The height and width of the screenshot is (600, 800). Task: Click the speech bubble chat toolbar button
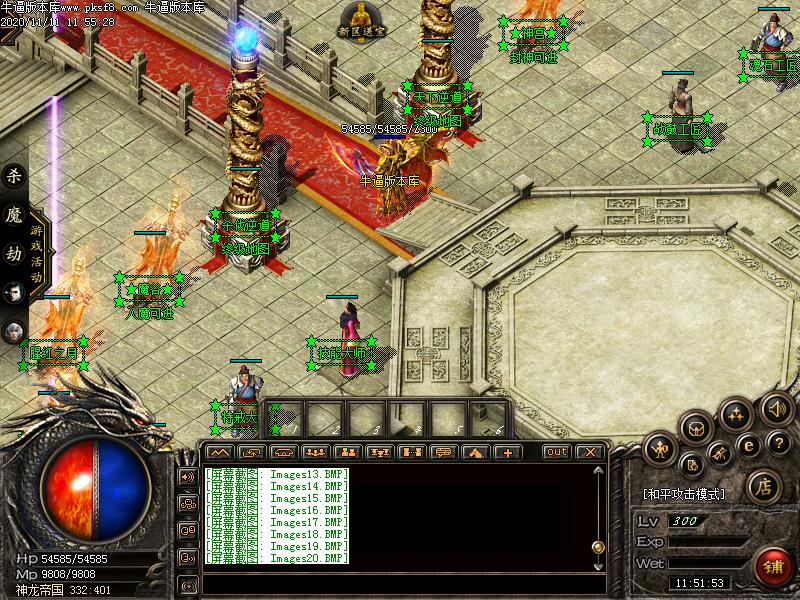click(x=441, y=452)
